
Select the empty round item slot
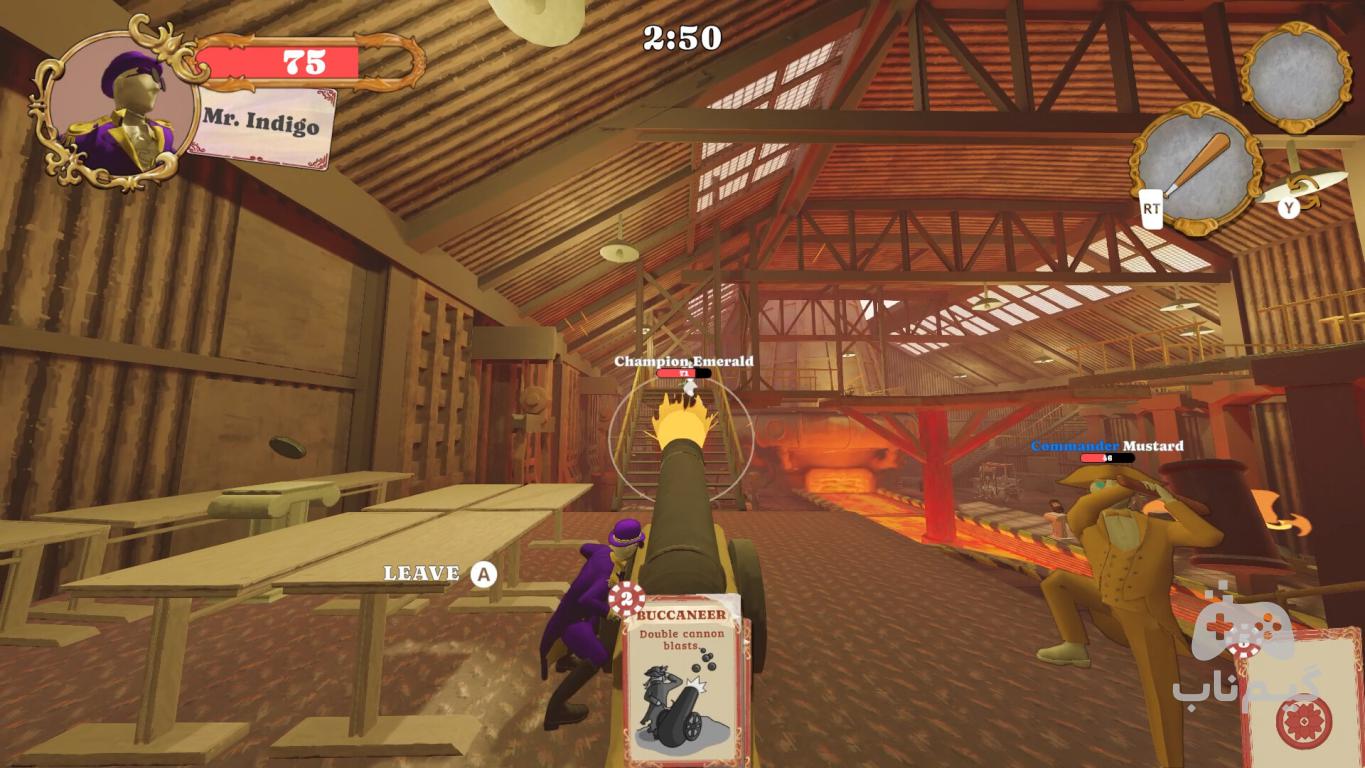[1297, 76]
